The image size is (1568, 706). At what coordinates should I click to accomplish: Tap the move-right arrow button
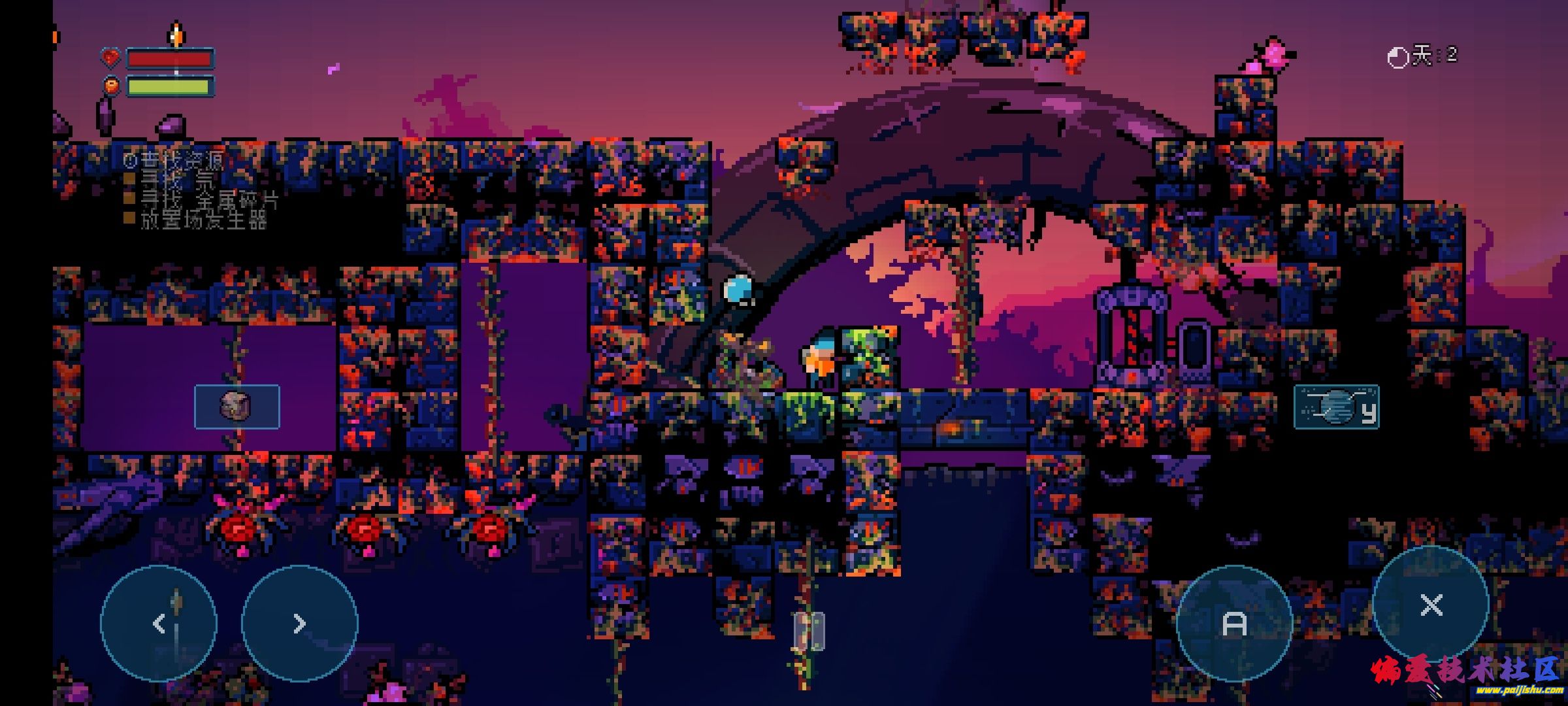[300, 624]
